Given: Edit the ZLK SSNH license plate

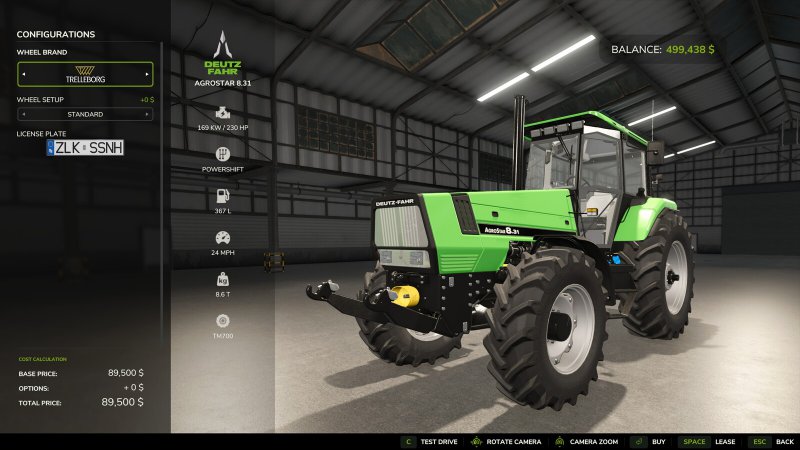Looking at the screenshot, I should pyautogui.click(x=85, y=147).
